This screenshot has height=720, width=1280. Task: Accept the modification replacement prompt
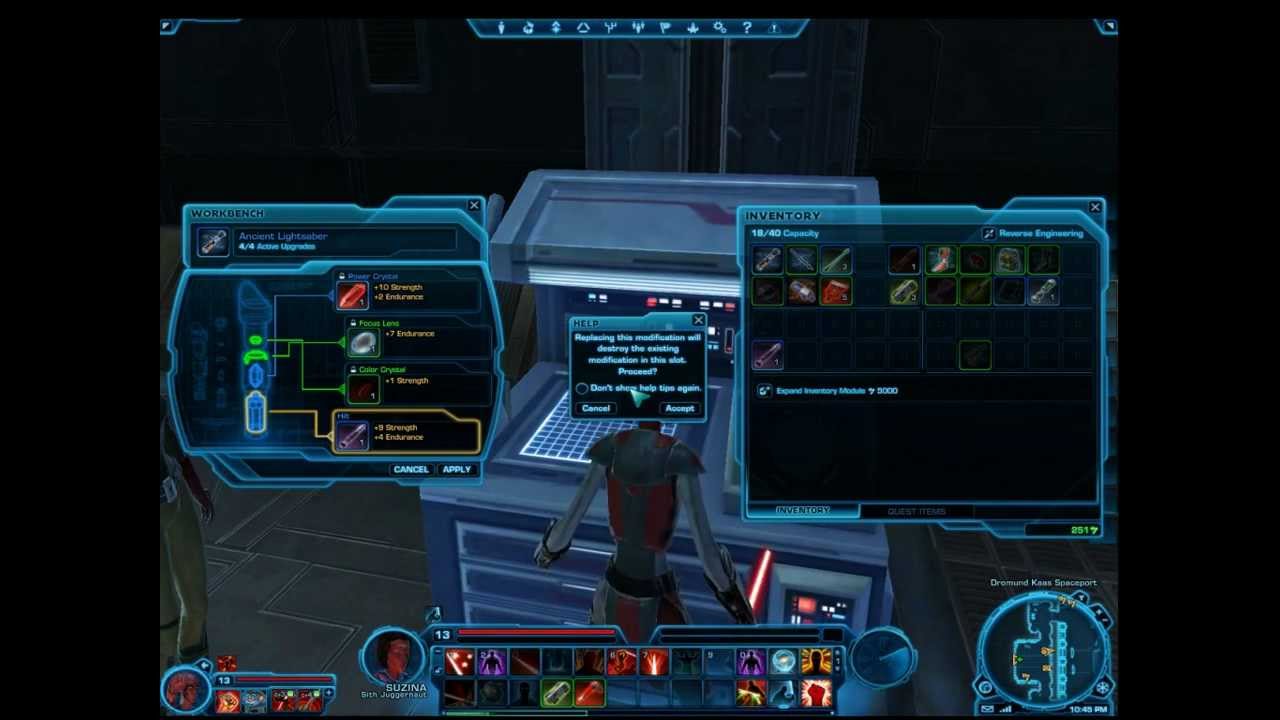click(679, 408)
